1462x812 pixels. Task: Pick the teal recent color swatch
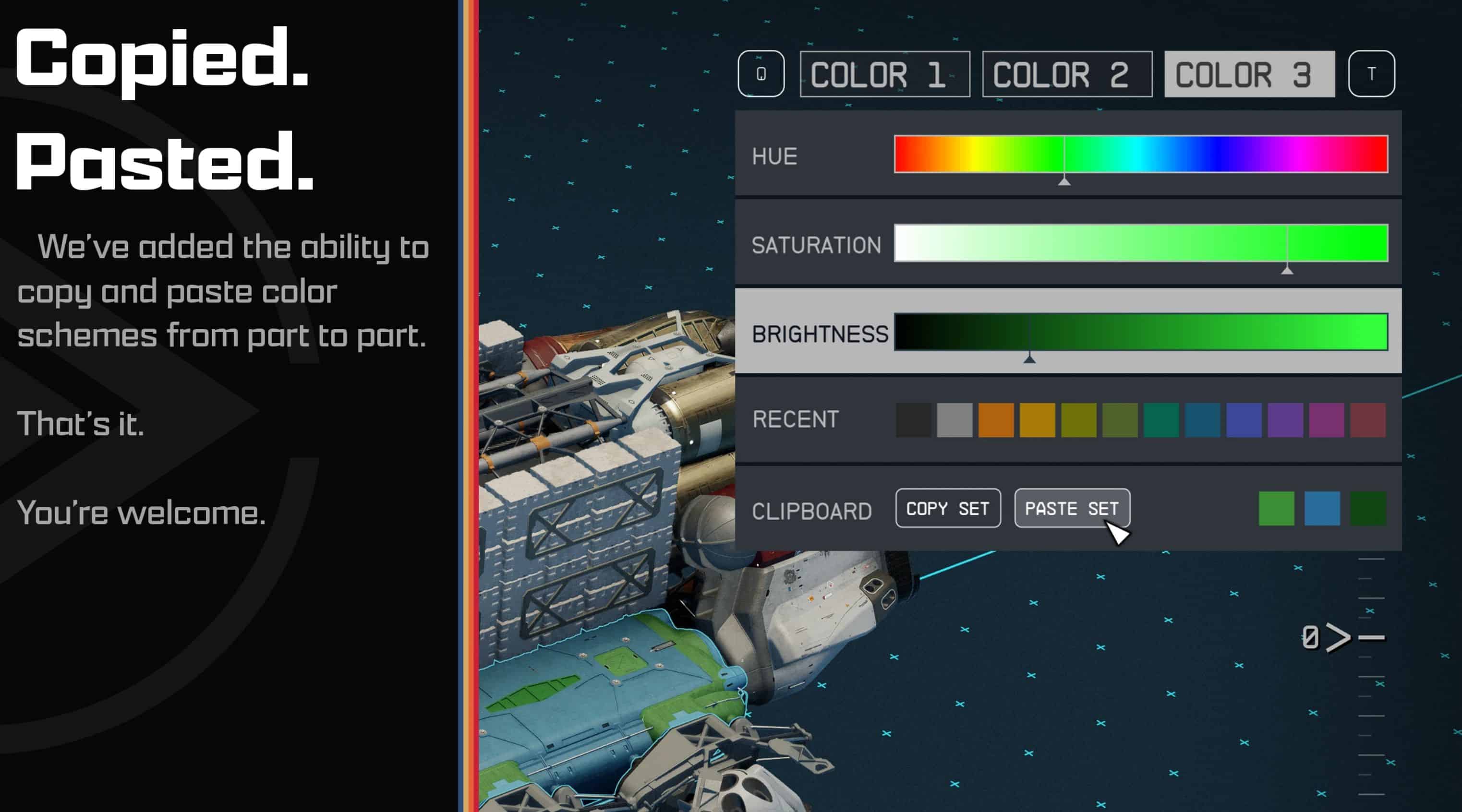pyautogui.click(x=1161, y=420)
